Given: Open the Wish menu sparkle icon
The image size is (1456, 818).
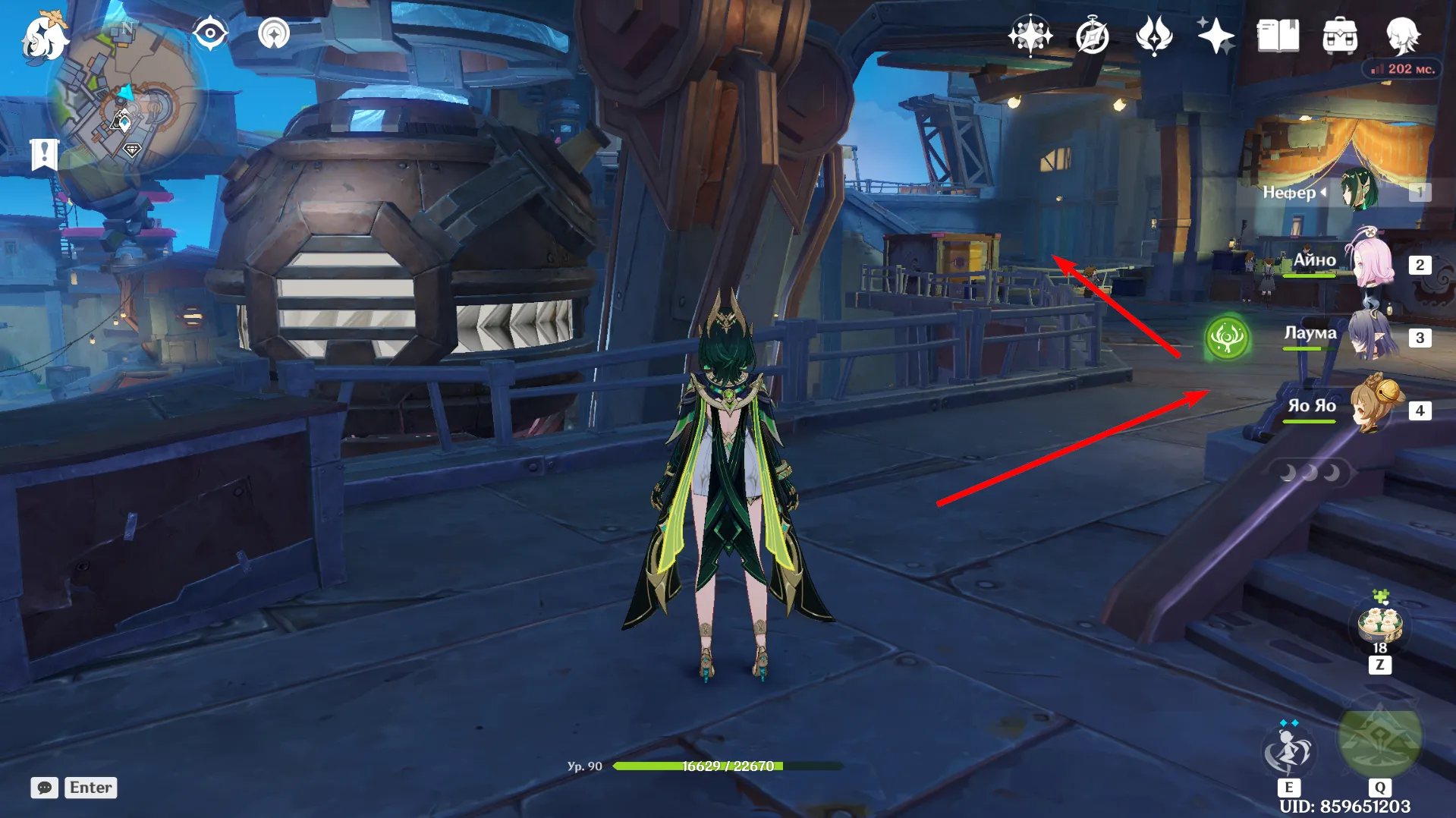Looking at the screenshot, I should point(1215,35).
